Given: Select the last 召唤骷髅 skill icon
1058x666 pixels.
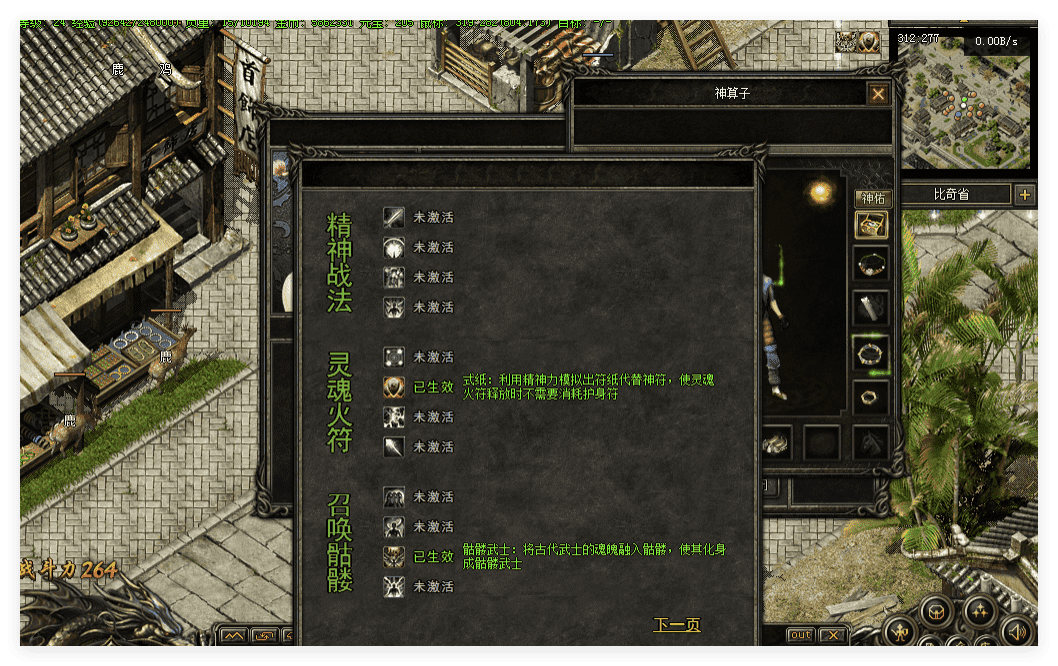Looking at the screenshot, I should [394, 587].
